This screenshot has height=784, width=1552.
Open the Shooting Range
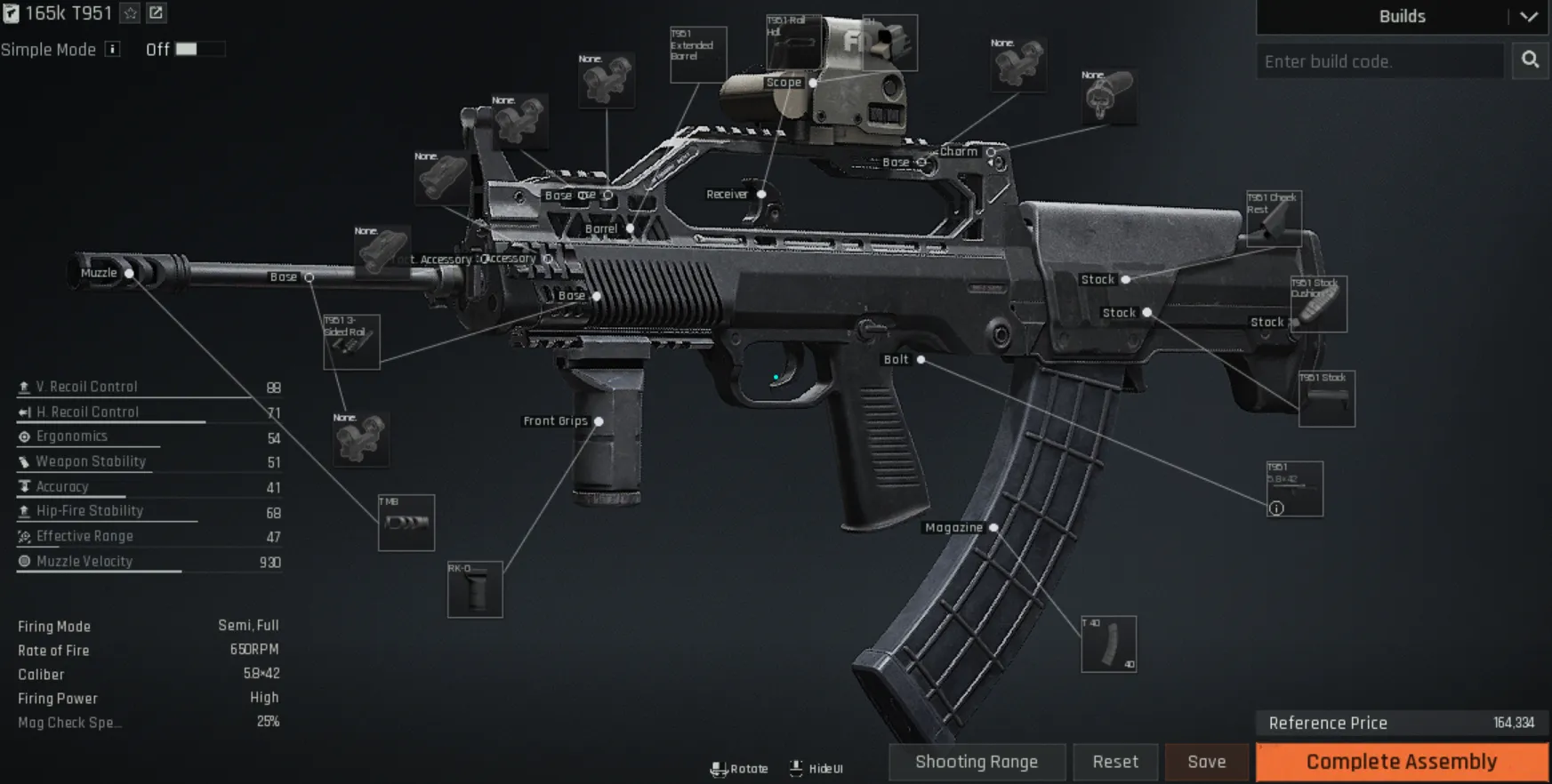point(976,762)
